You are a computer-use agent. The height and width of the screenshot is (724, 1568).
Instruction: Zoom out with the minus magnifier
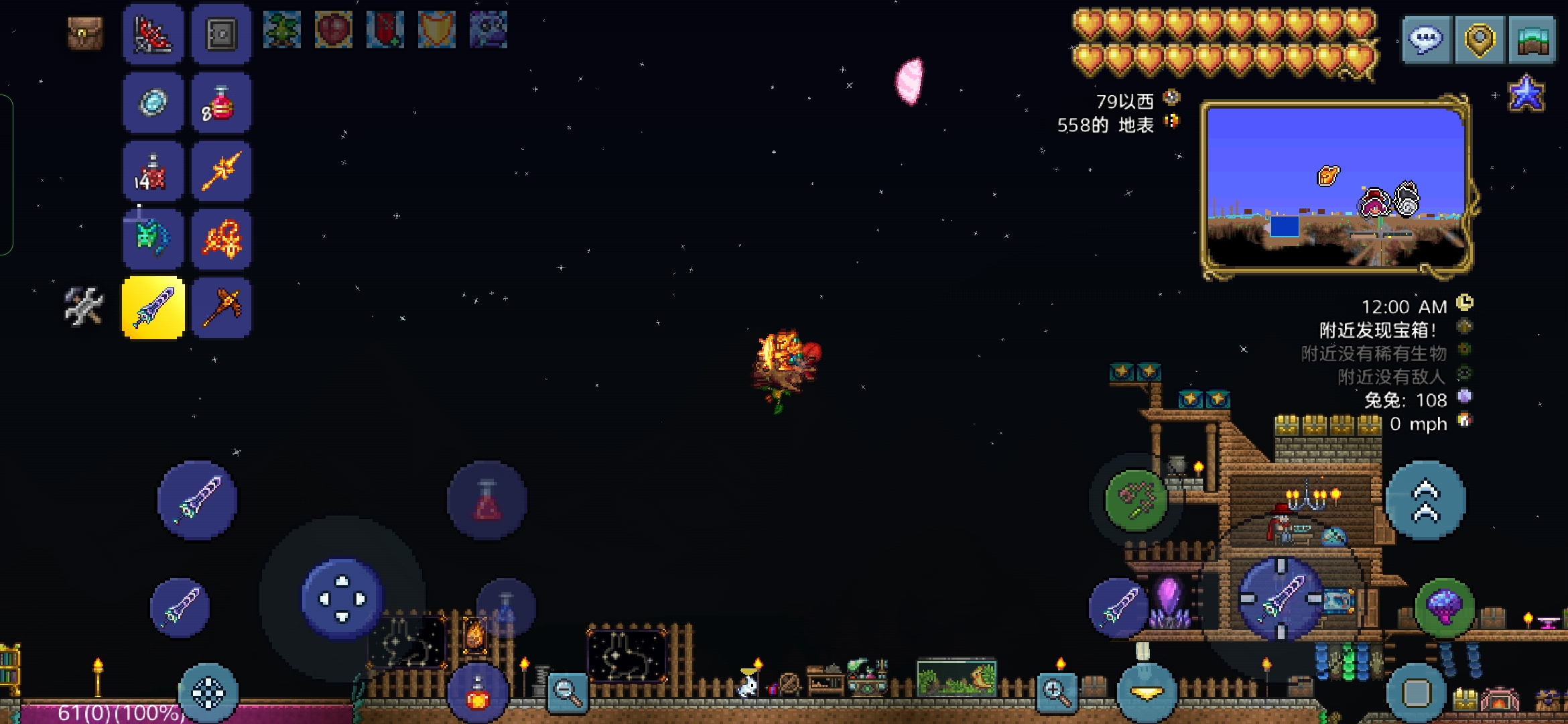point(567,692)
